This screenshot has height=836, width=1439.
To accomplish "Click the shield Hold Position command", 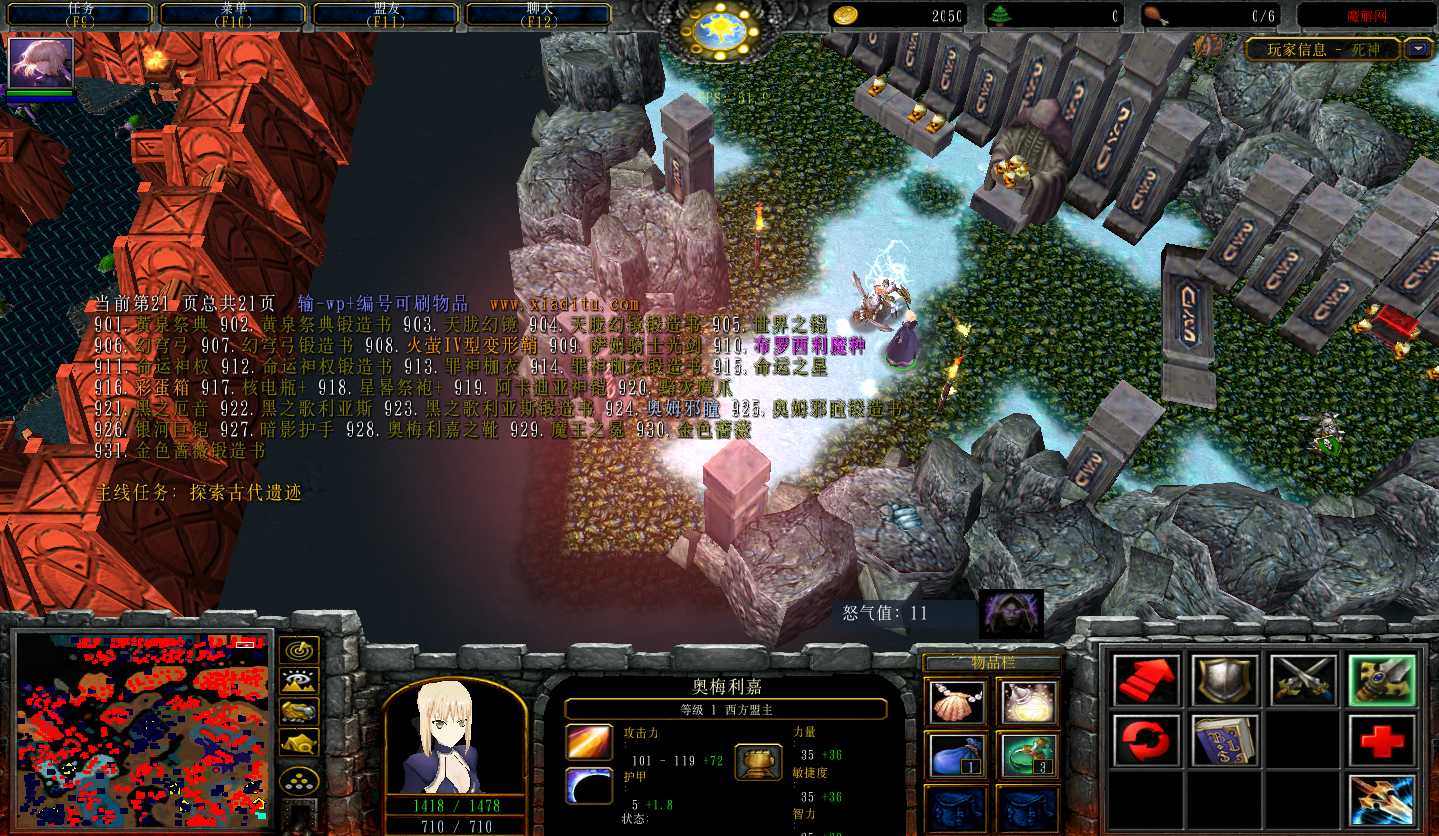I will tap(1224, 680).
